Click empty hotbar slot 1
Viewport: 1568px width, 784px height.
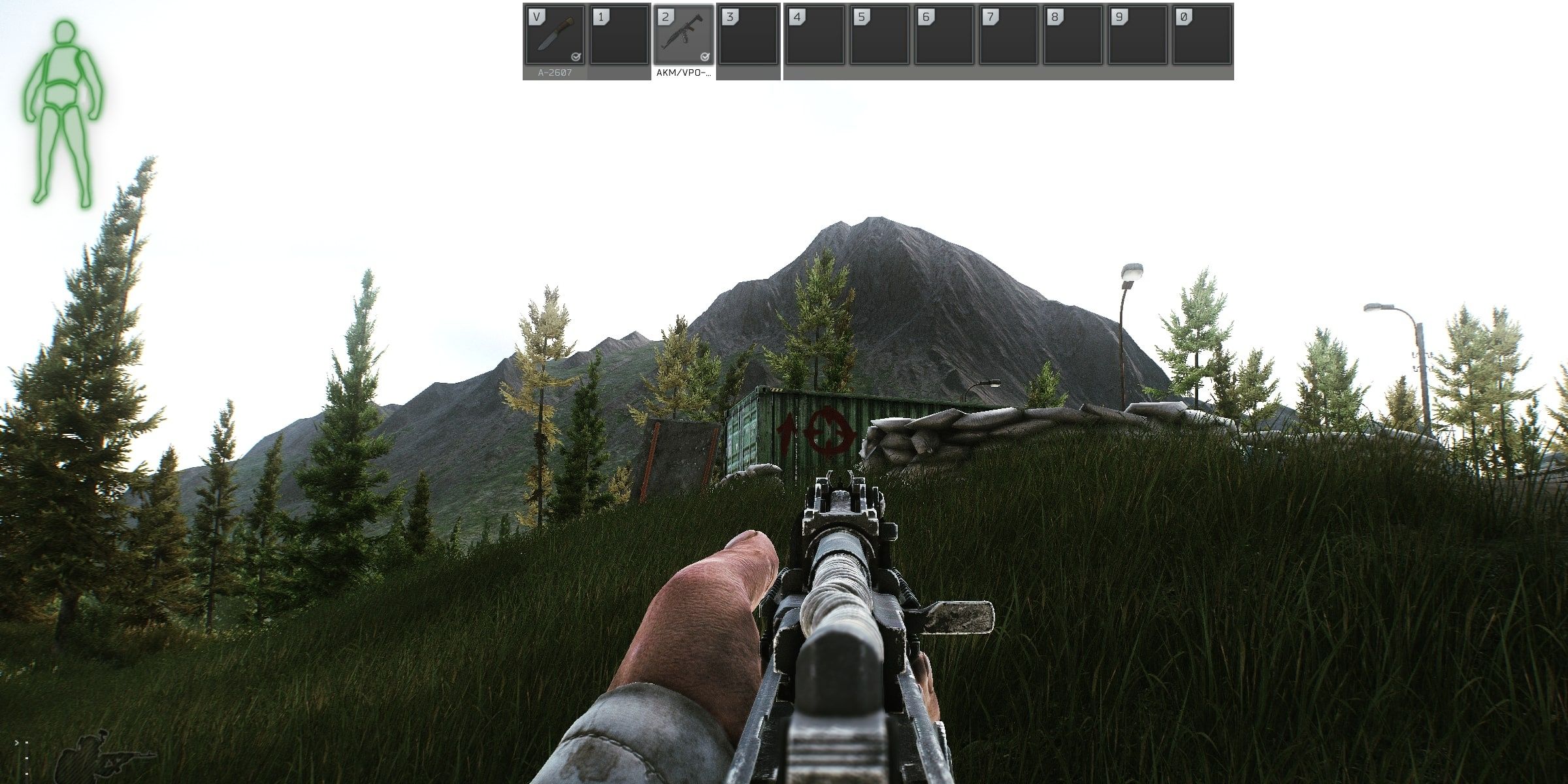click(x=617, y=36)
